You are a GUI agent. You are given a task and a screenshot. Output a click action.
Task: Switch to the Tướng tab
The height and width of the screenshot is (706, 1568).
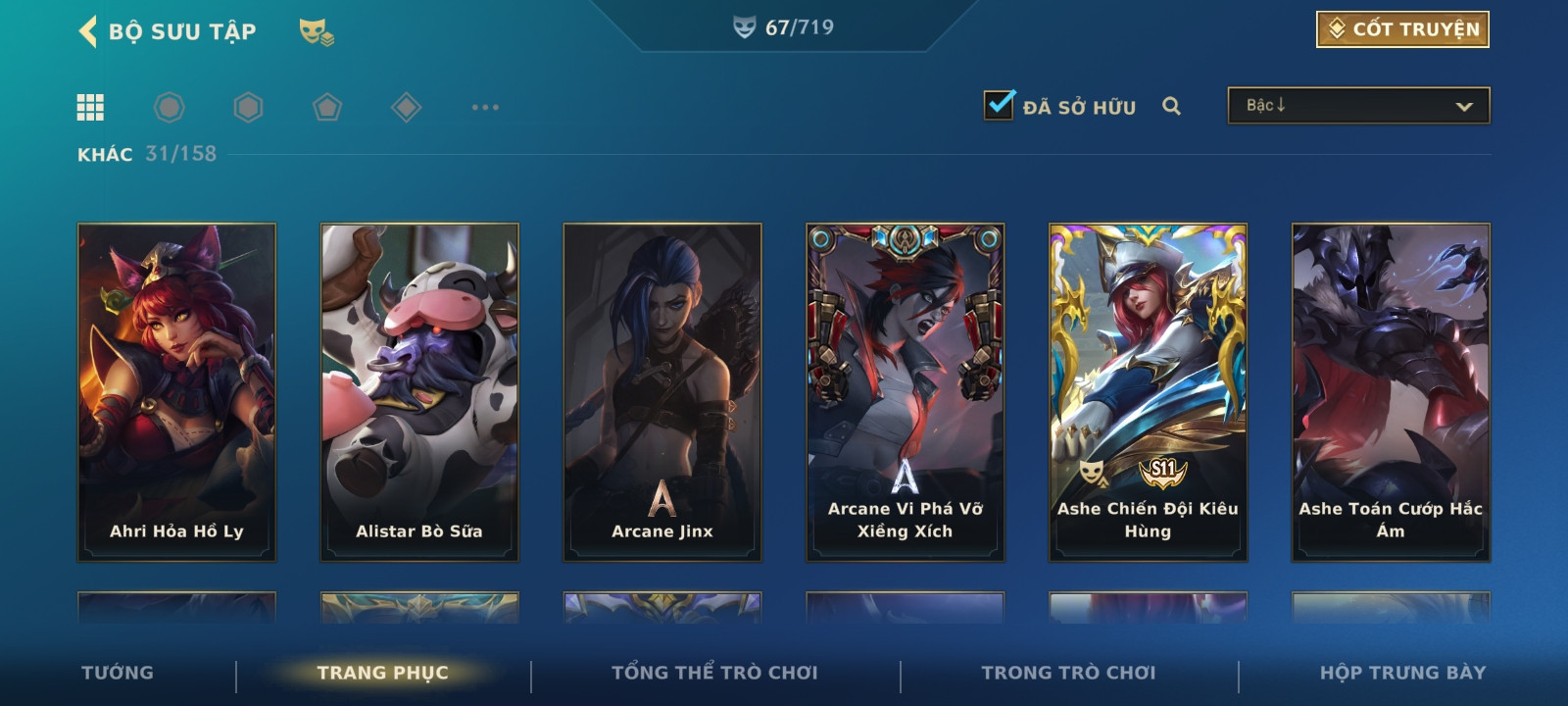click(x=118, y=673)
